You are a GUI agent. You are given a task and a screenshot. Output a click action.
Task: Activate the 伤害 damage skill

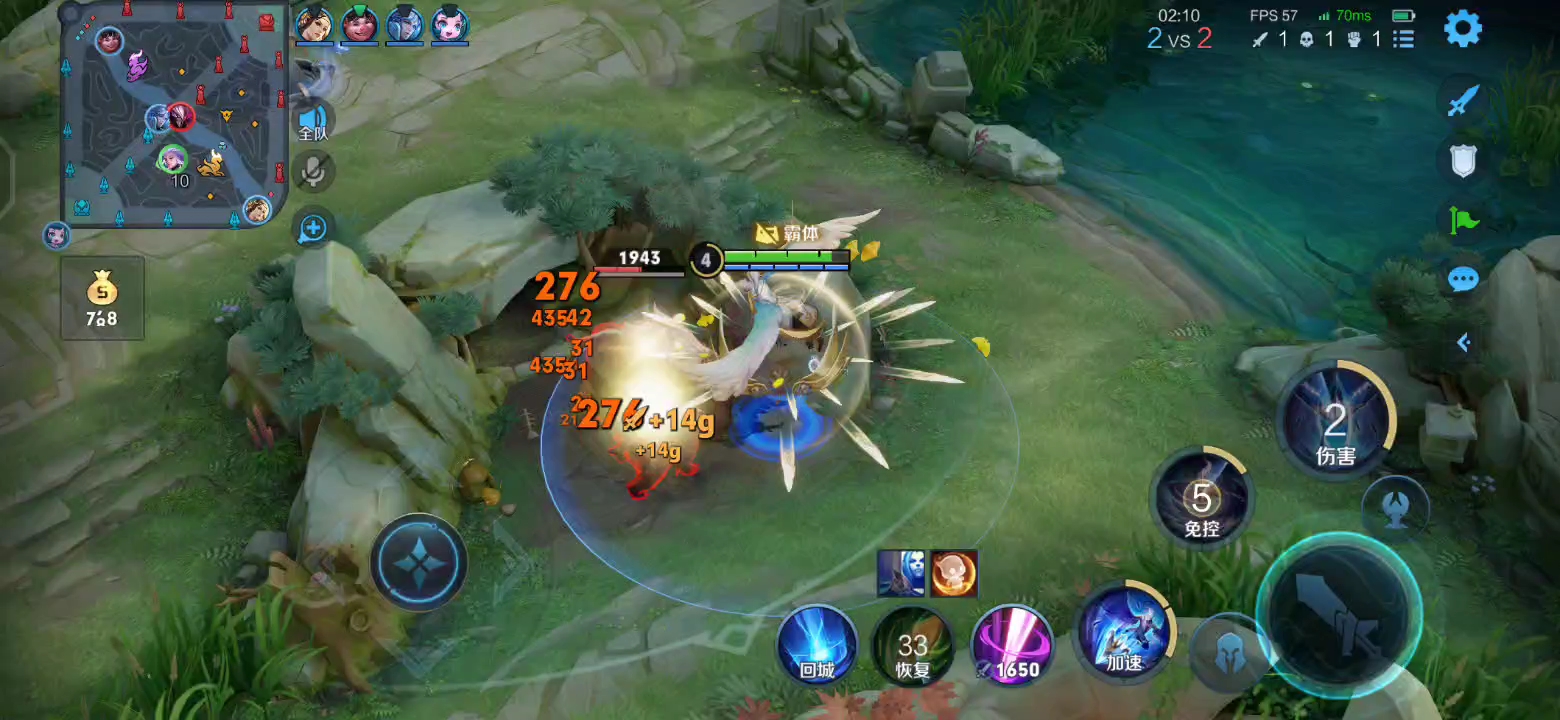tap(1335, 421)
